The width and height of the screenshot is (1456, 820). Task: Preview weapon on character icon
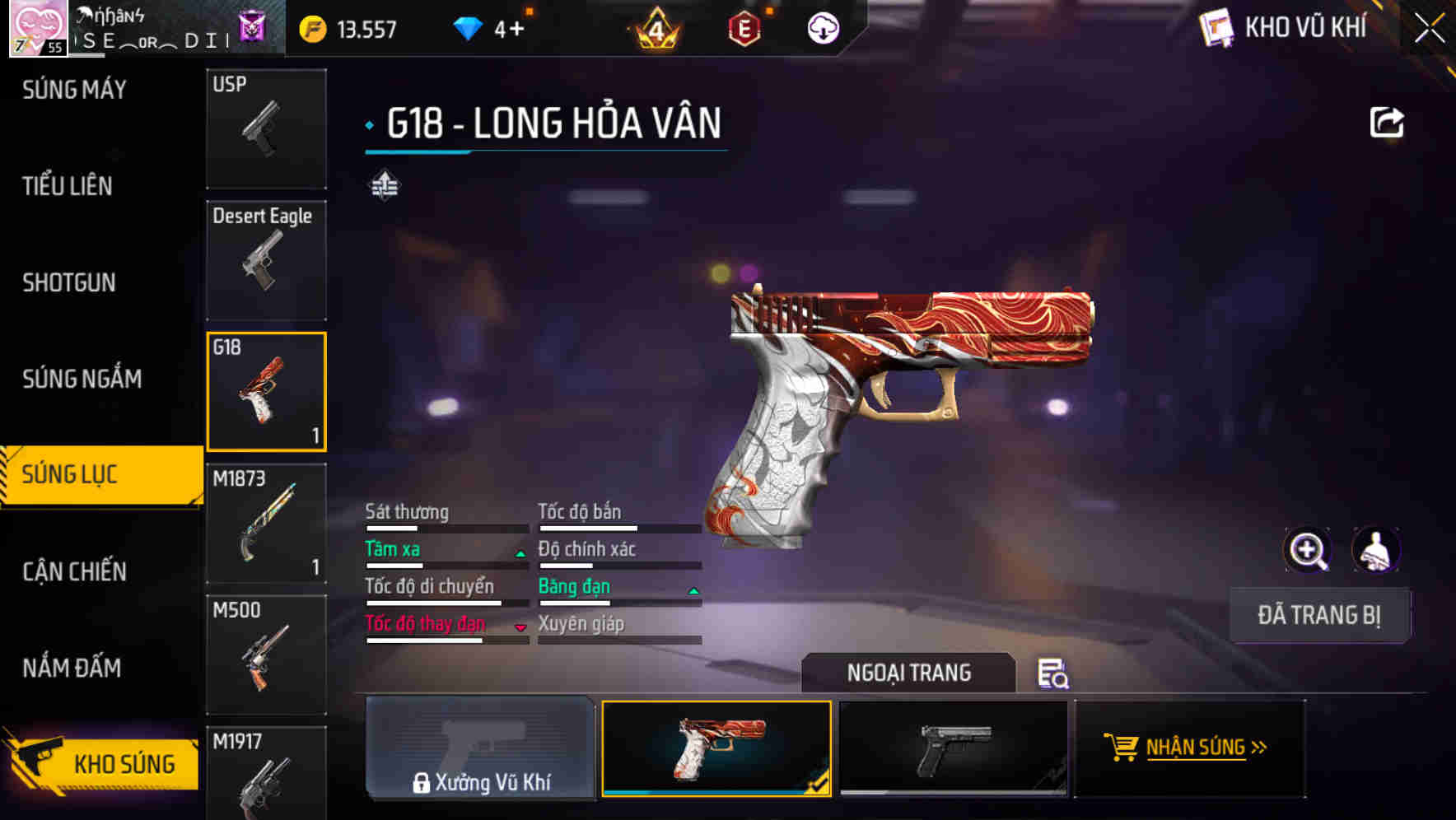click(1375, 550)
